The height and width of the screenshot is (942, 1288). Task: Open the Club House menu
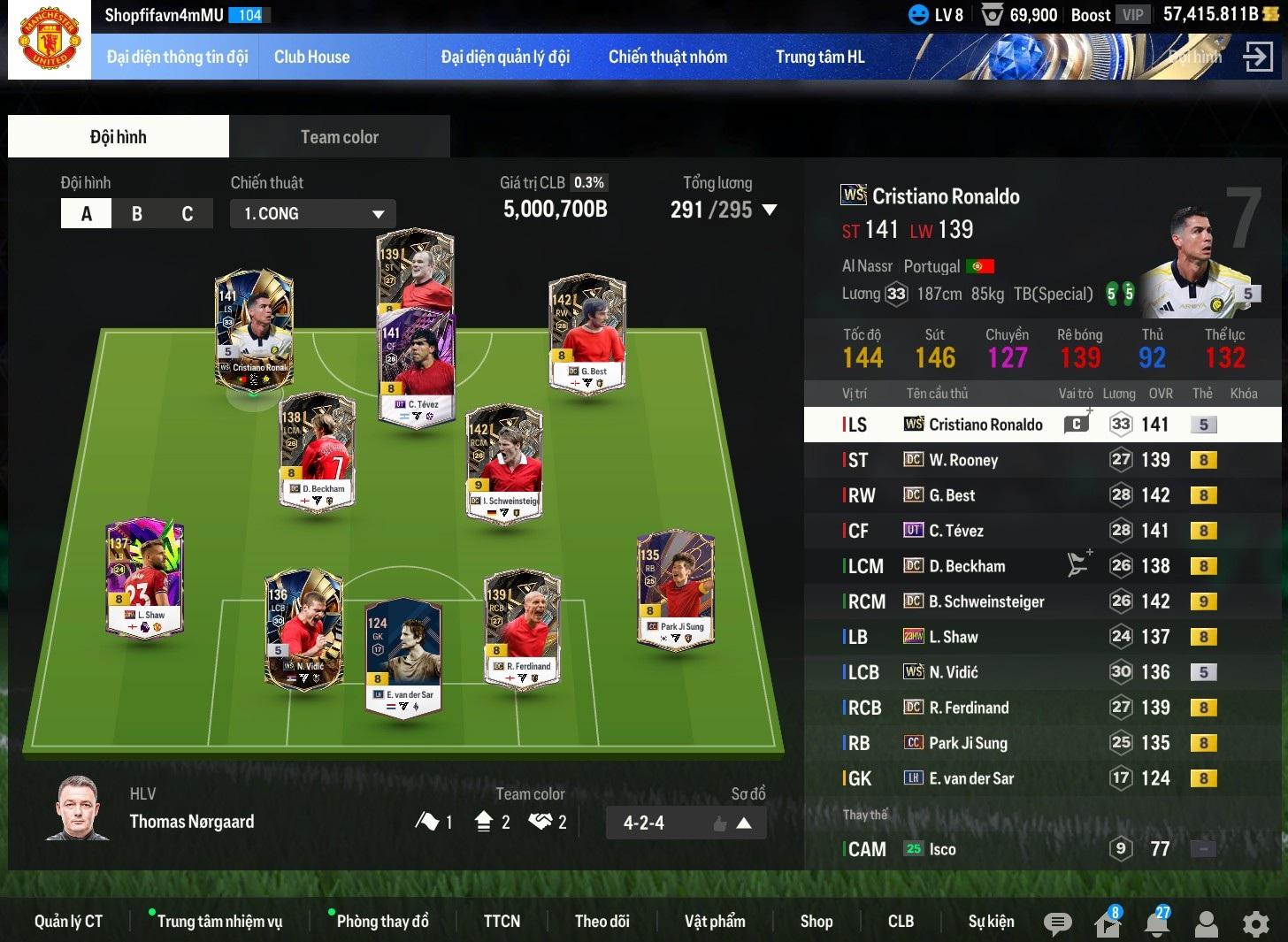click(311, 57)
